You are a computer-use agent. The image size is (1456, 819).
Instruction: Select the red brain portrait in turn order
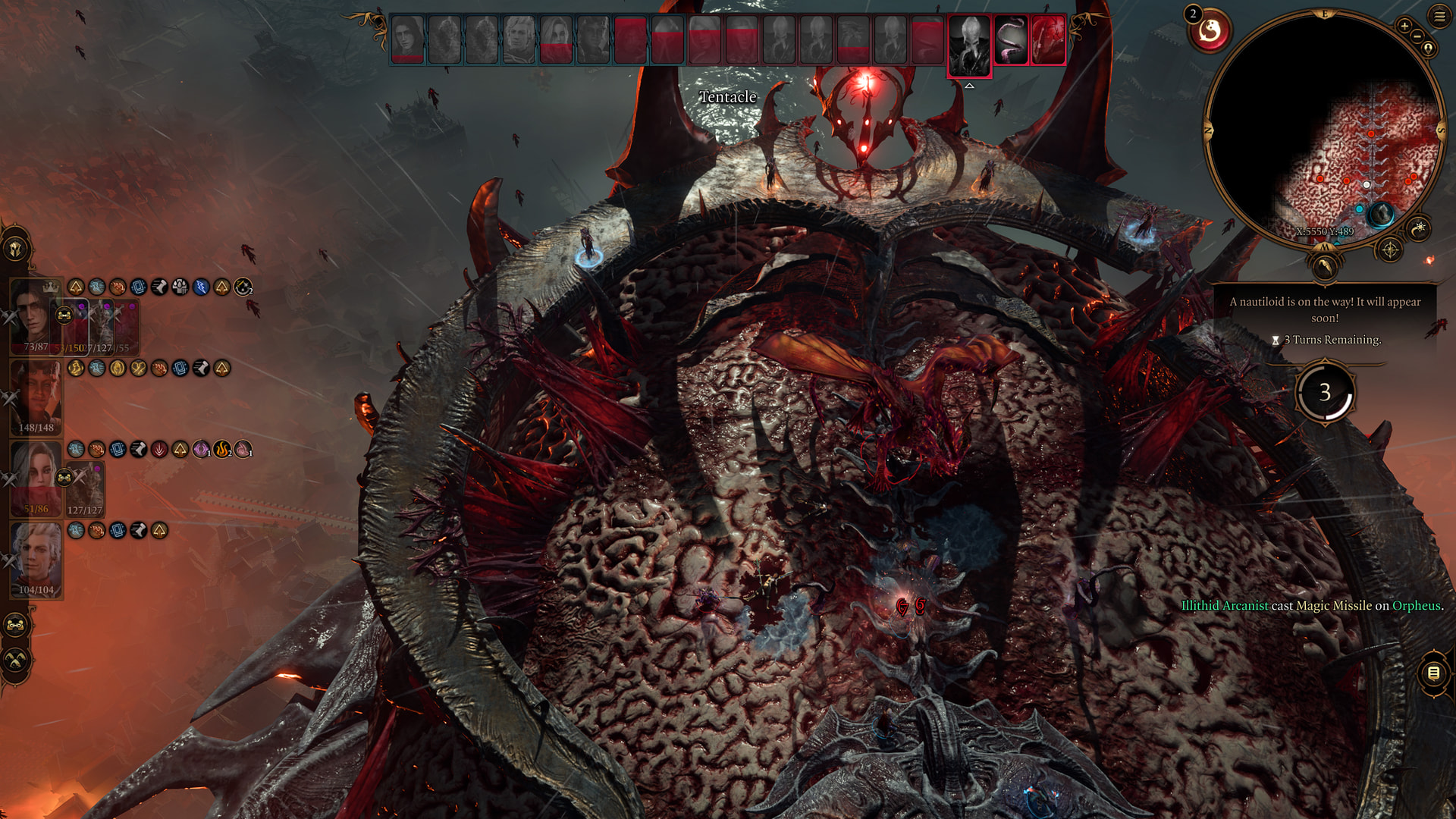(x=1047, y=41)
